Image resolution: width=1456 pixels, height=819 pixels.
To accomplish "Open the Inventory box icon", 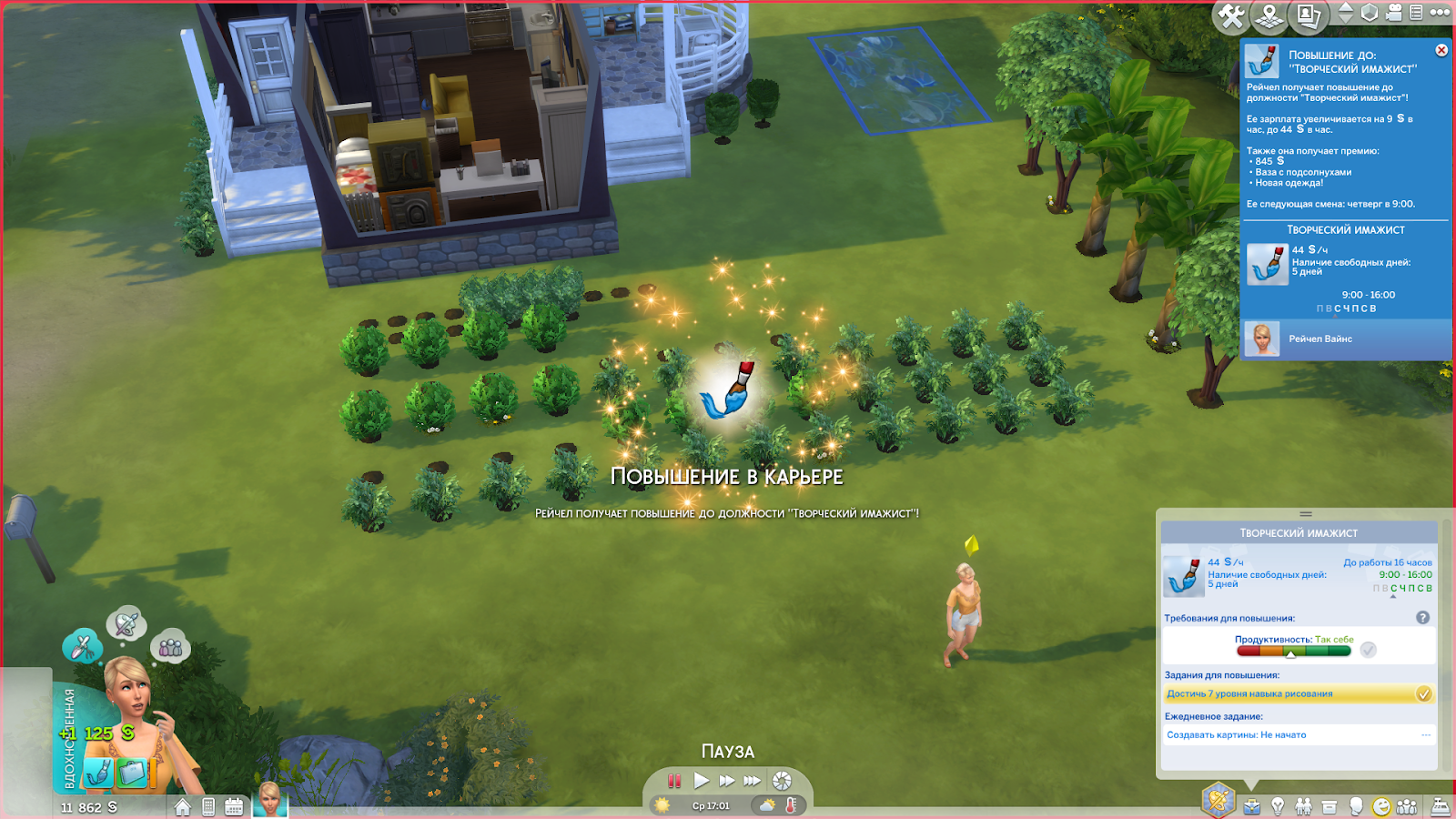I will (x=1330, y=806).
